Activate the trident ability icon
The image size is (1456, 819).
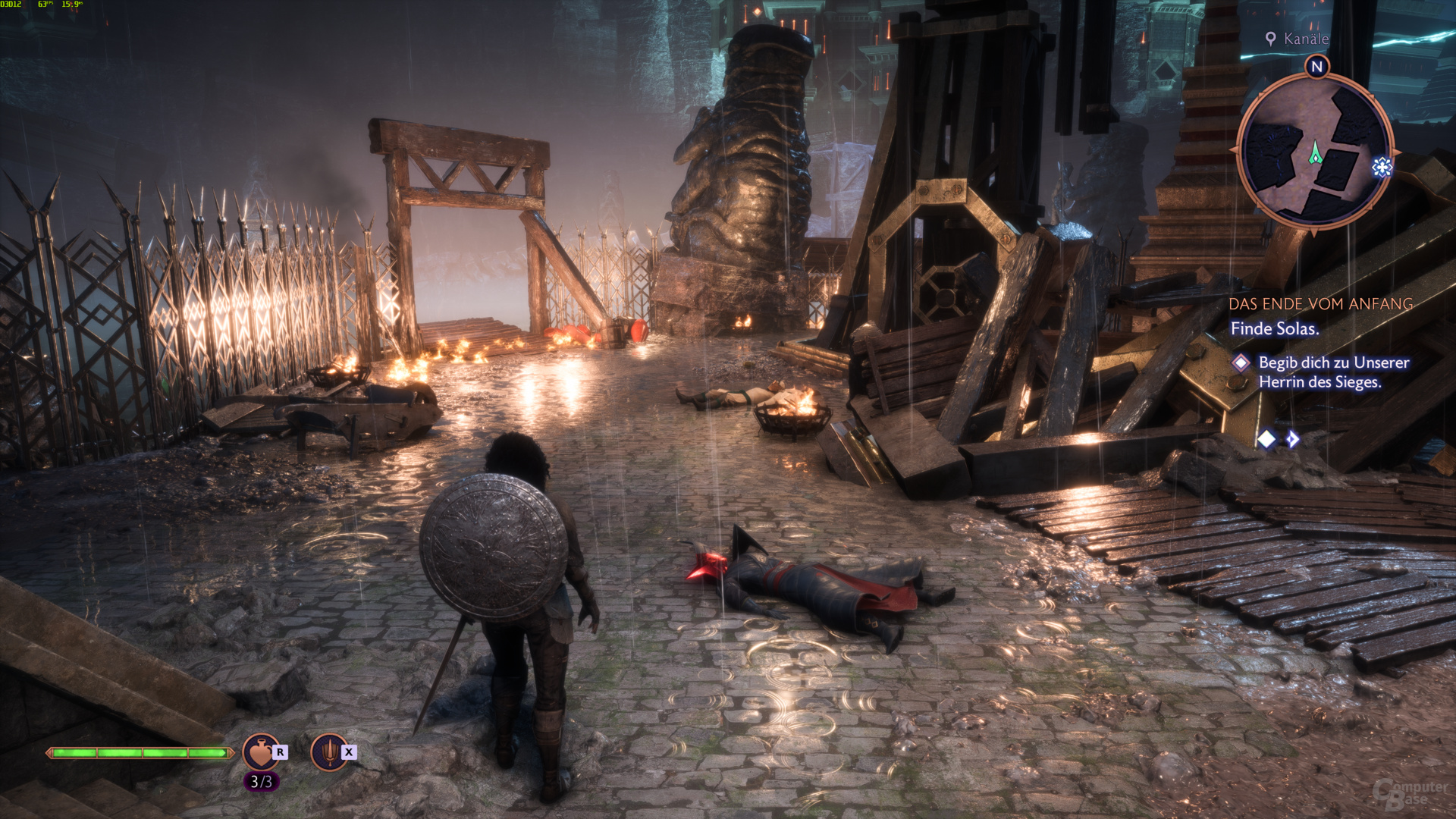coord(329,752)
